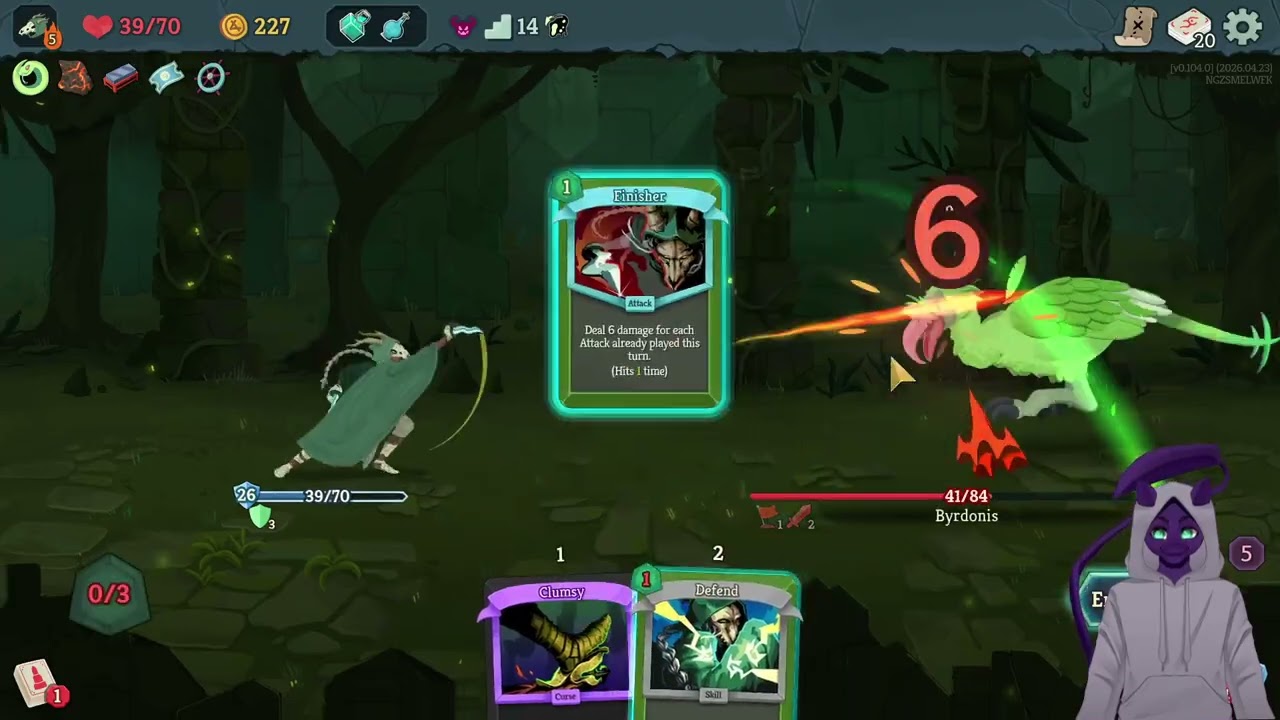Inspect the blue ticket relic
The height and width of the screenshot is (720, 1280).
click(166, 78)
